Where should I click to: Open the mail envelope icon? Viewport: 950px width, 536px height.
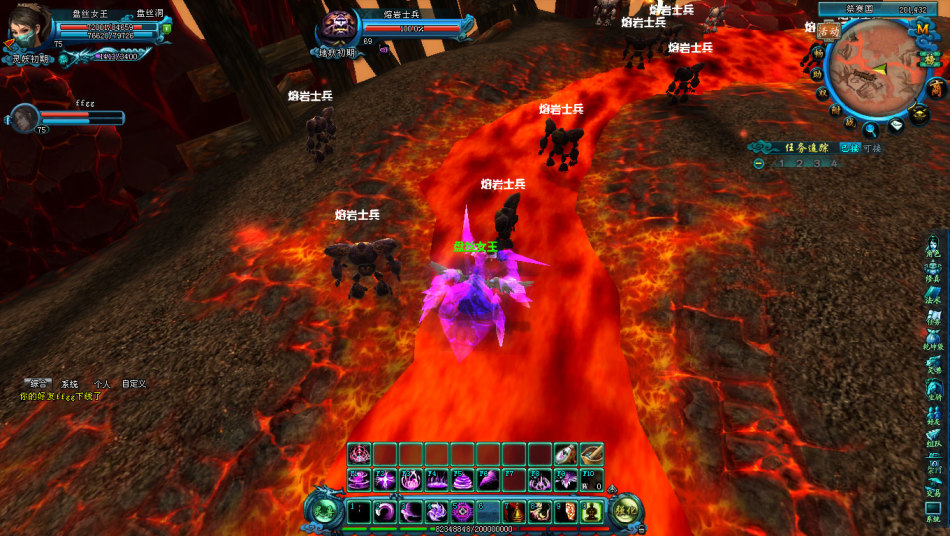click(896, 125)
